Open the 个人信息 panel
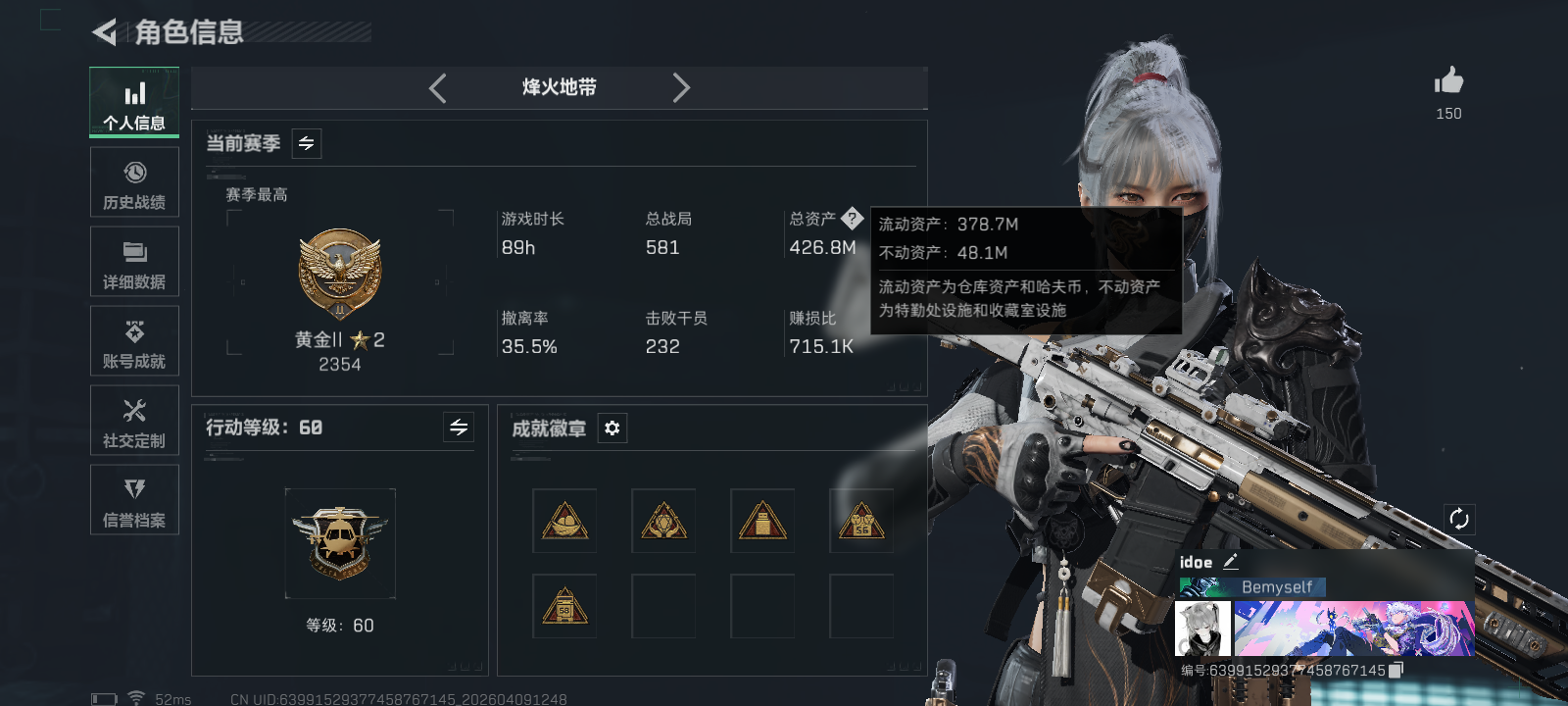The image size is (1568, 706). [x=134, y=102]
